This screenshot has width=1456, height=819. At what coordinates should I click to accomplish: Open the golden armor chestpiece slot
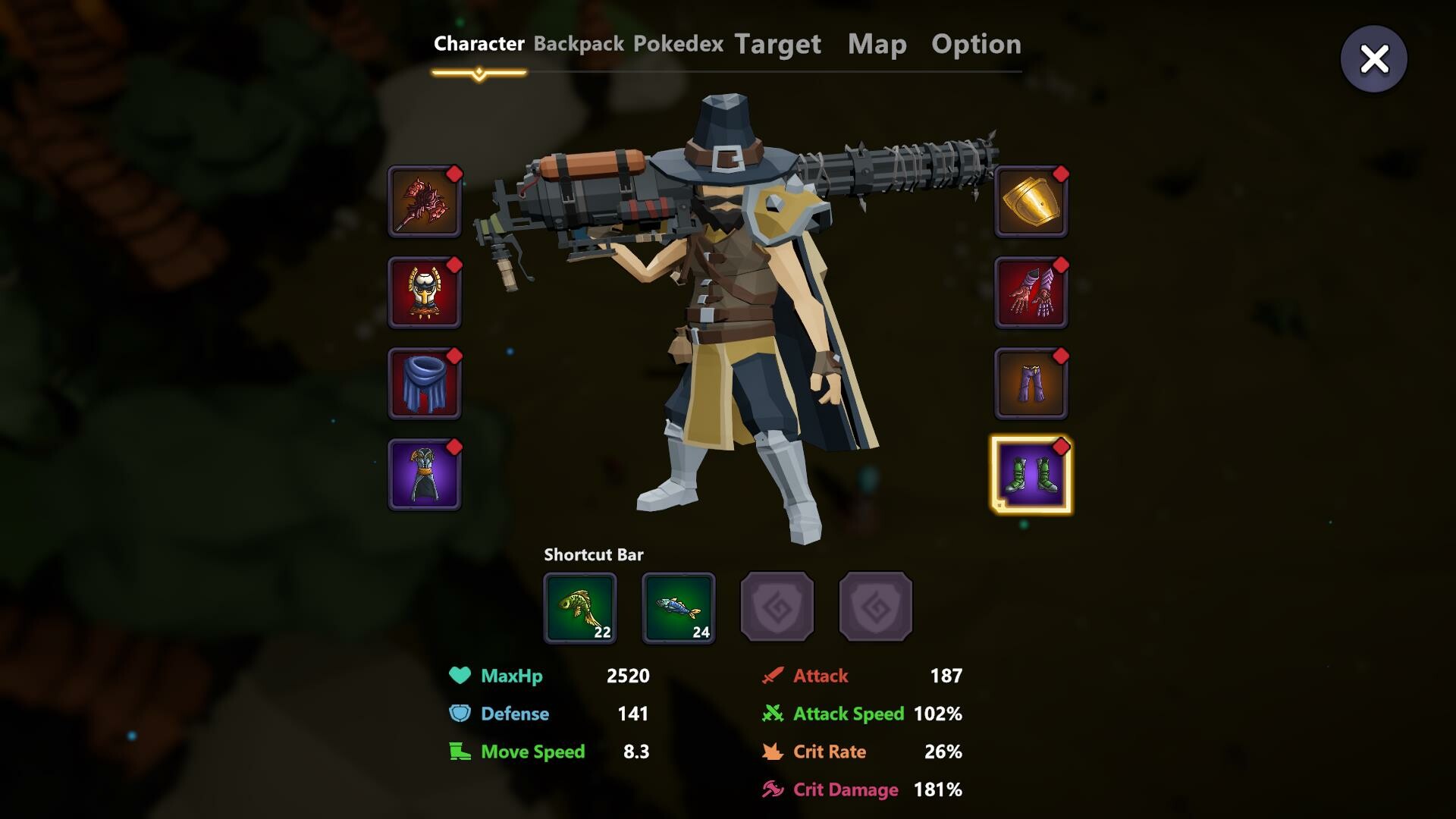point(425,293)
